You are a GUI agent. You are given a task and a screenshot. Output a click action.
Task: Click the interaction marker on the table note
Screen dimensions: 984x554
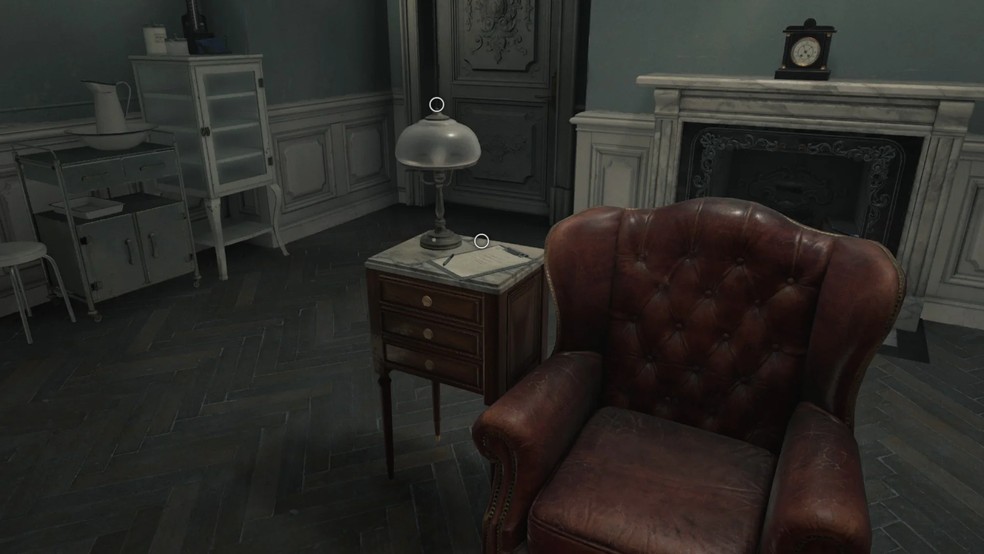(x=481, y=241)
